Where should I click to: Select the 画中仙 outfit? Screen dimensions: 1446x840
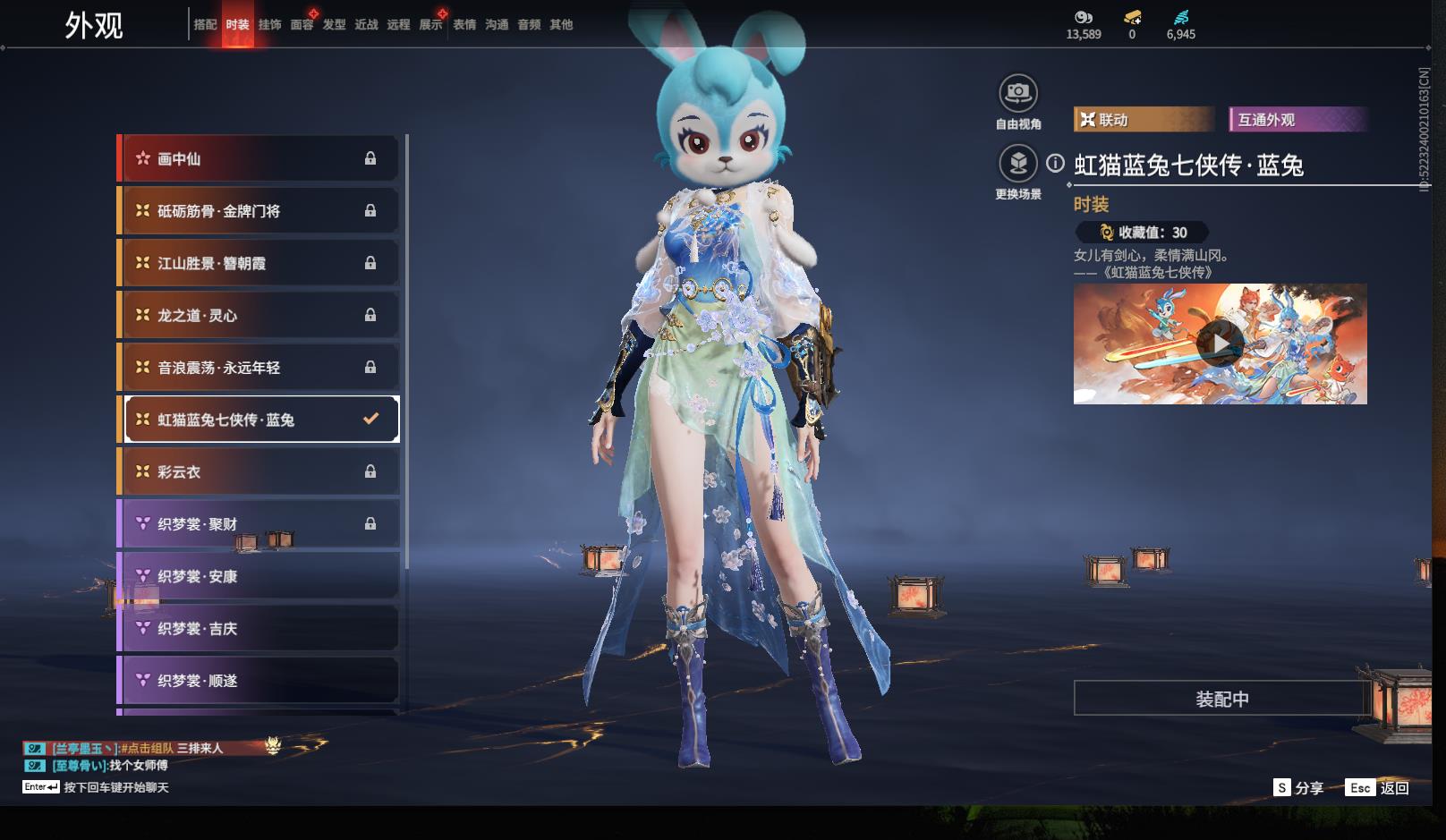pyautogui.click(x=259, y=159)
